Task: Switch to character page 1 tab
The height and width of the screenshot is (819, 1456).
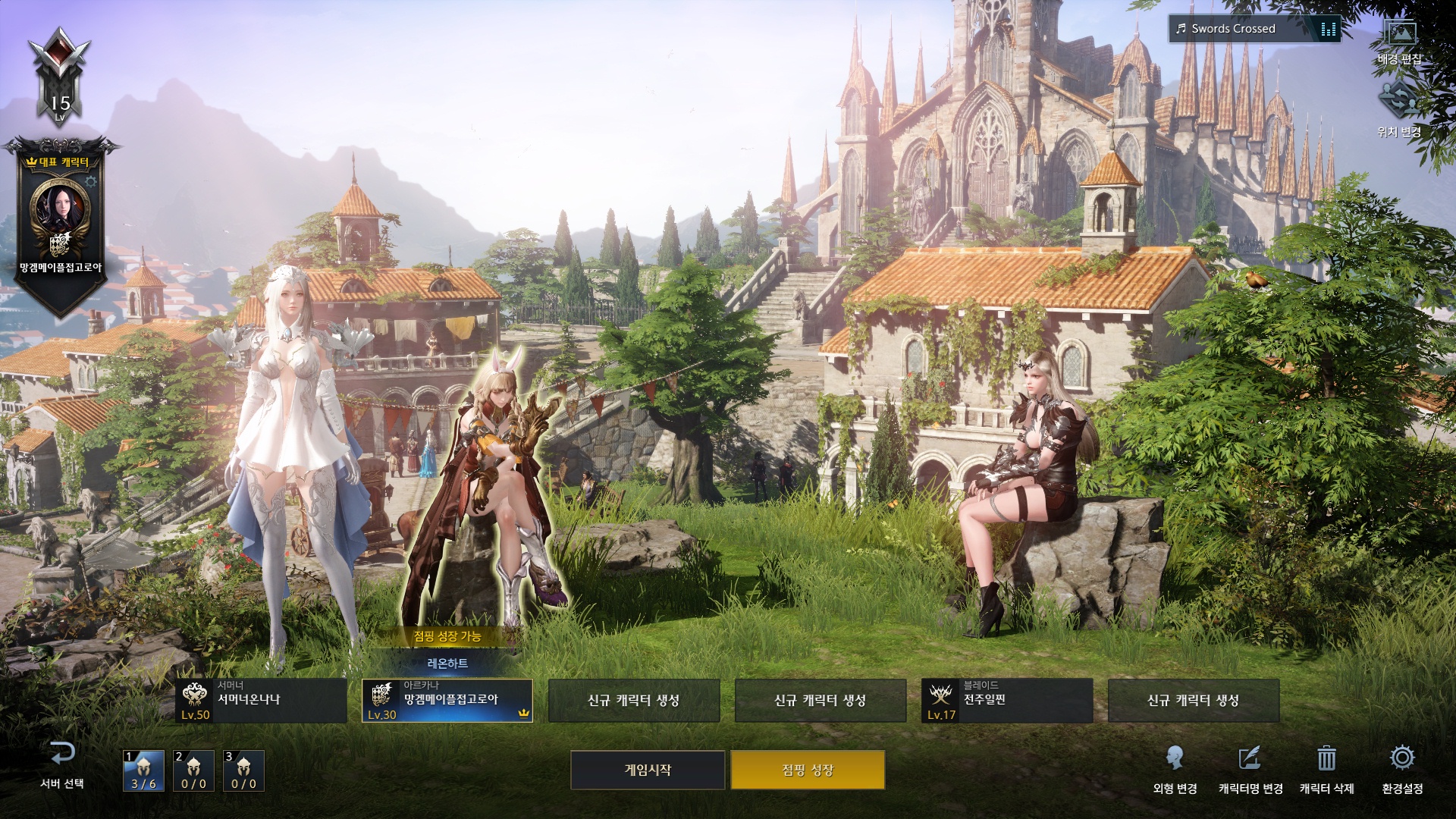Action: click(x=143, y=770)
